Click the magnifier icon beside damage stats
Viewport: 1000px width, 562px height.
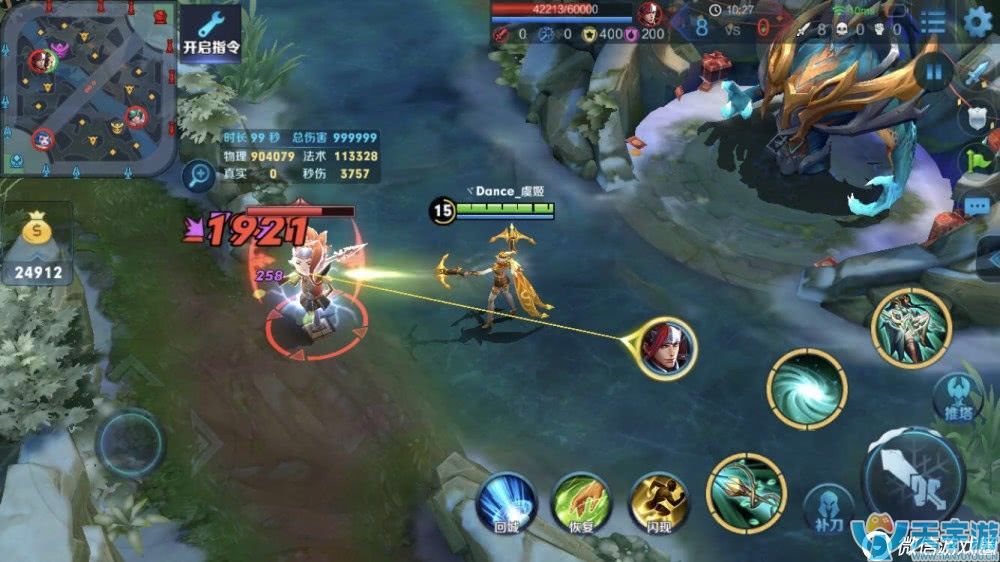point(198,176)
